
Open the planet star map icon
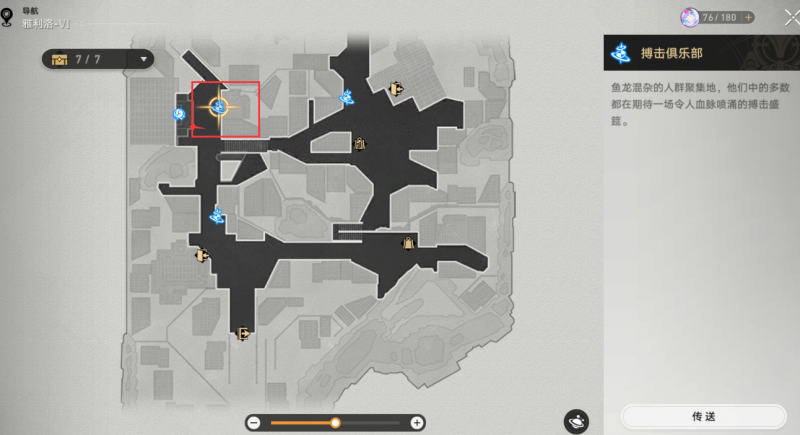coord(576,421)
